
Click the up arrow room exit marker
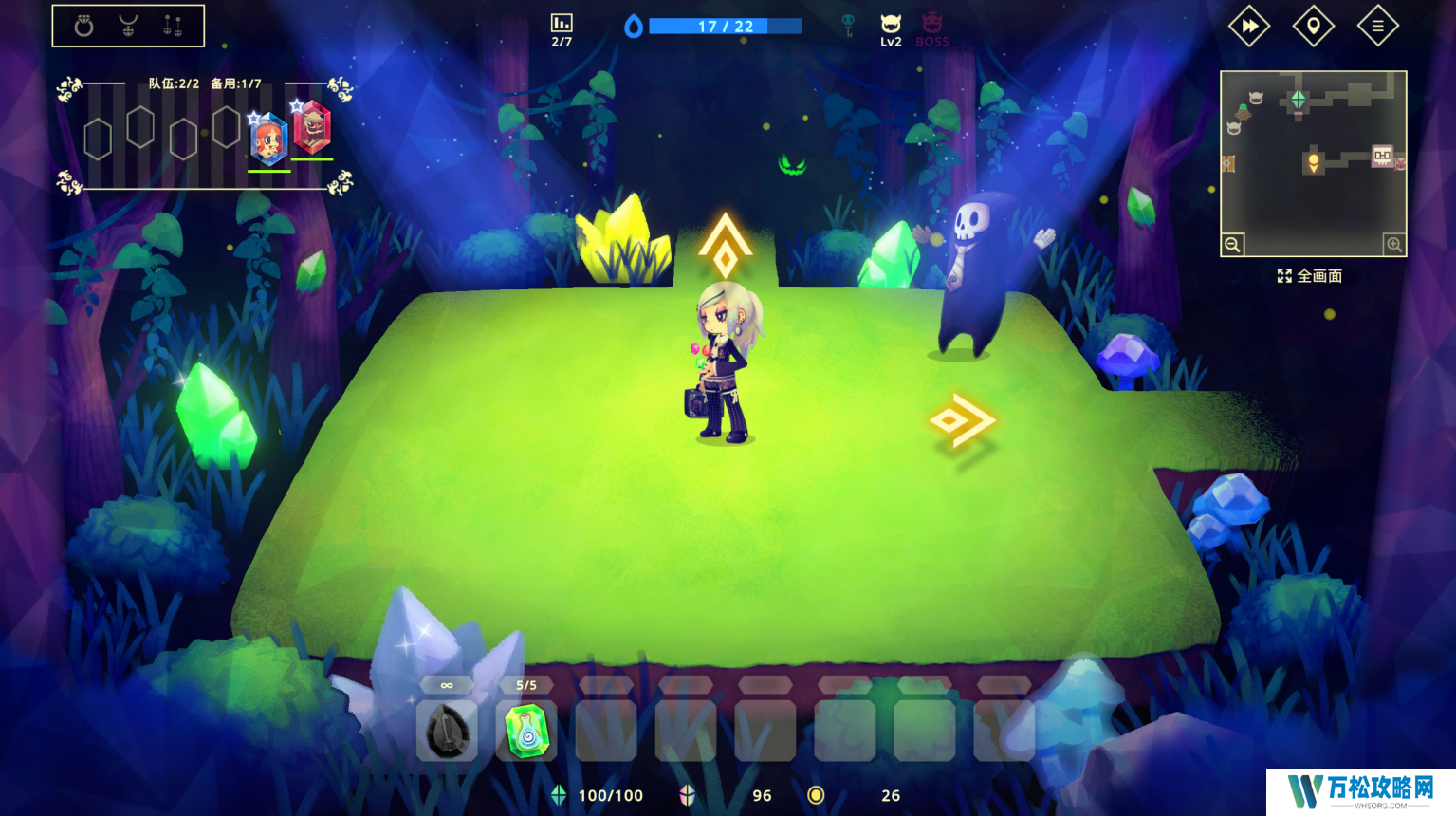tap(726, 244)
